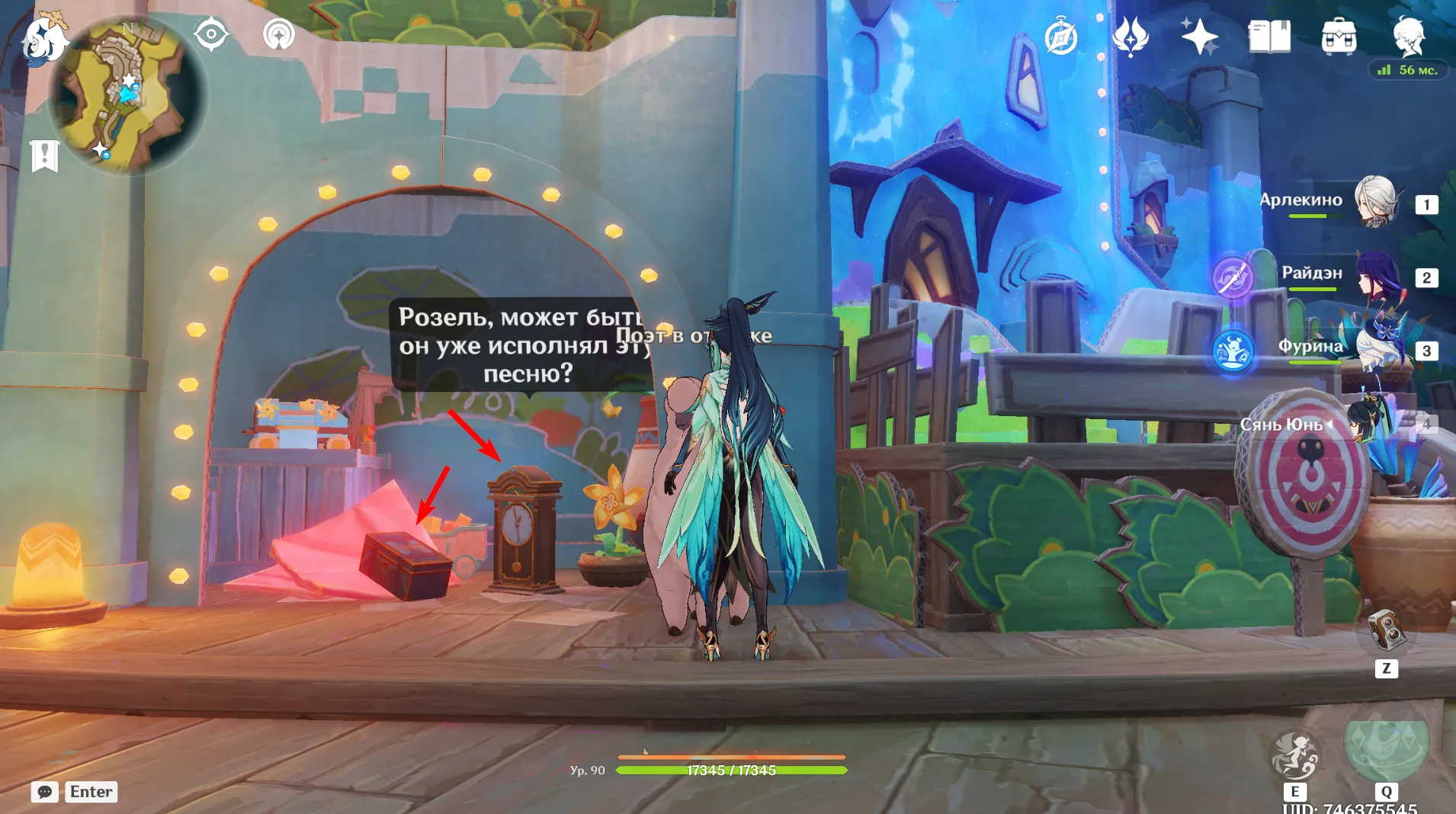Activate Raiden's purple elemental burst icon
Viewport: 1456px width, 814px height.
click(1232, 276)
